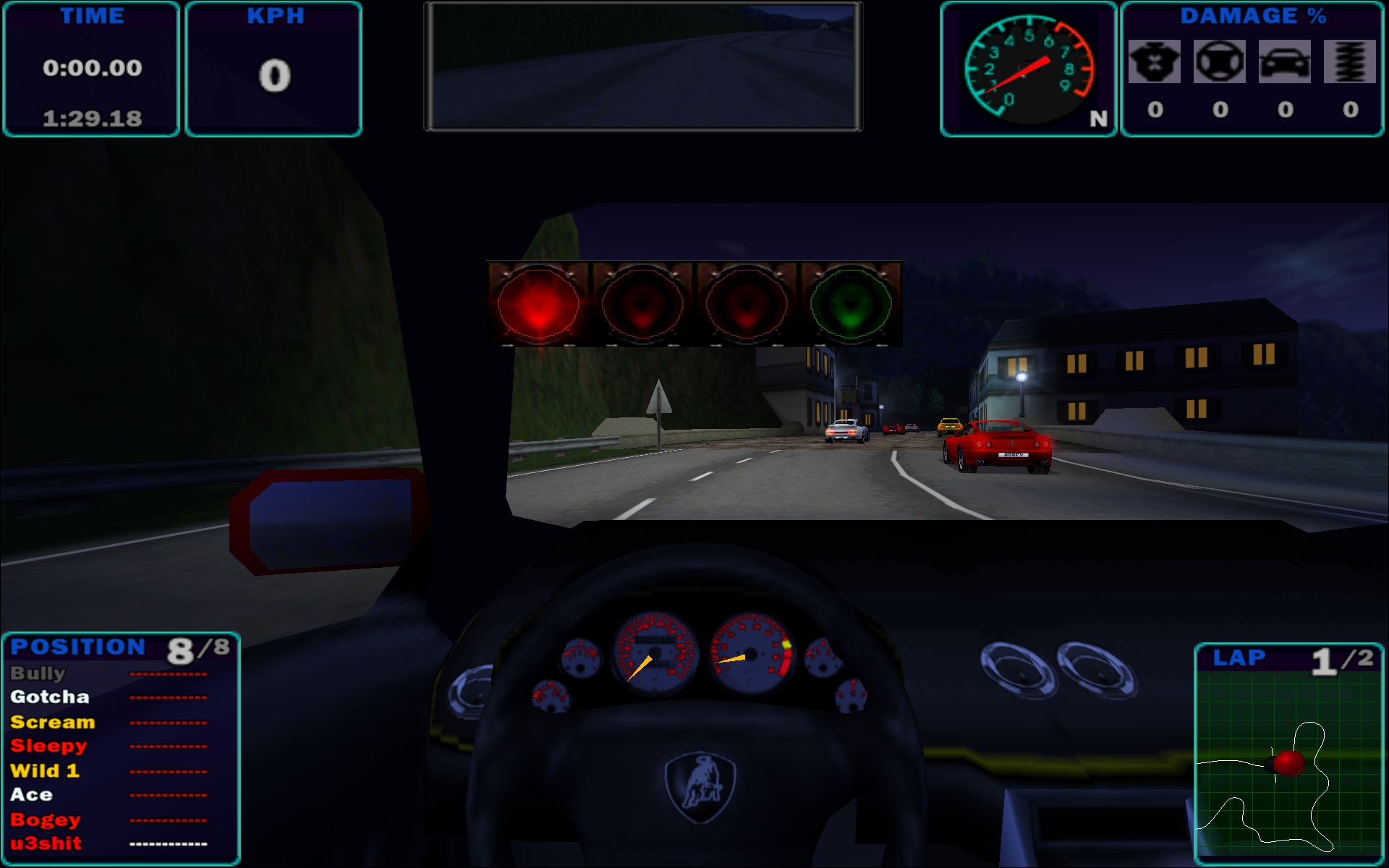Click racer Sleepy in the standings
Image resolution: width=1389 pixels, height=868 pixels.
[x=48, y=746]
